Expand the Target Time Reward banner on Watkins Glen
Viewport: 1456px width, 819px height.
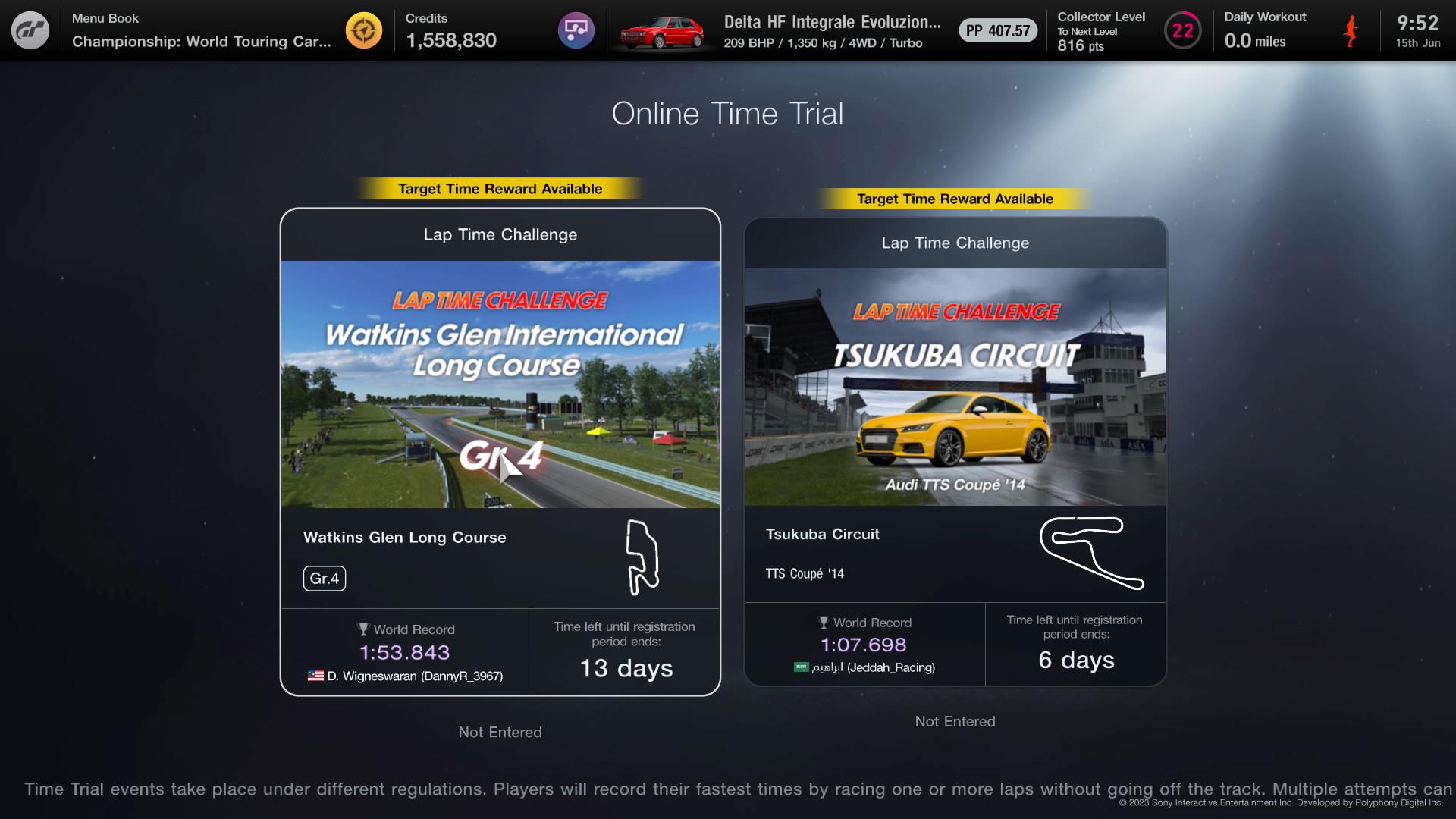500,188
